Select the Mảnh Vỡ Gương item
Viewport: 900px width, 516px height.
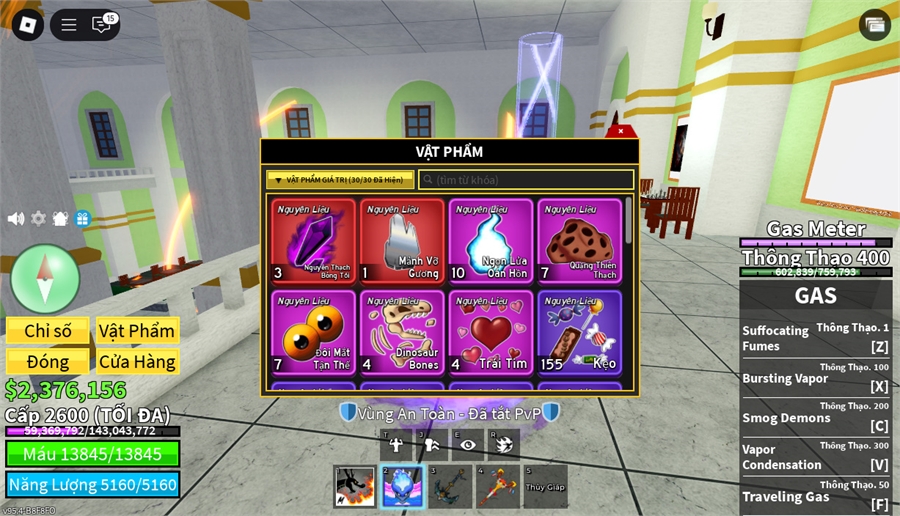[402, 241]
